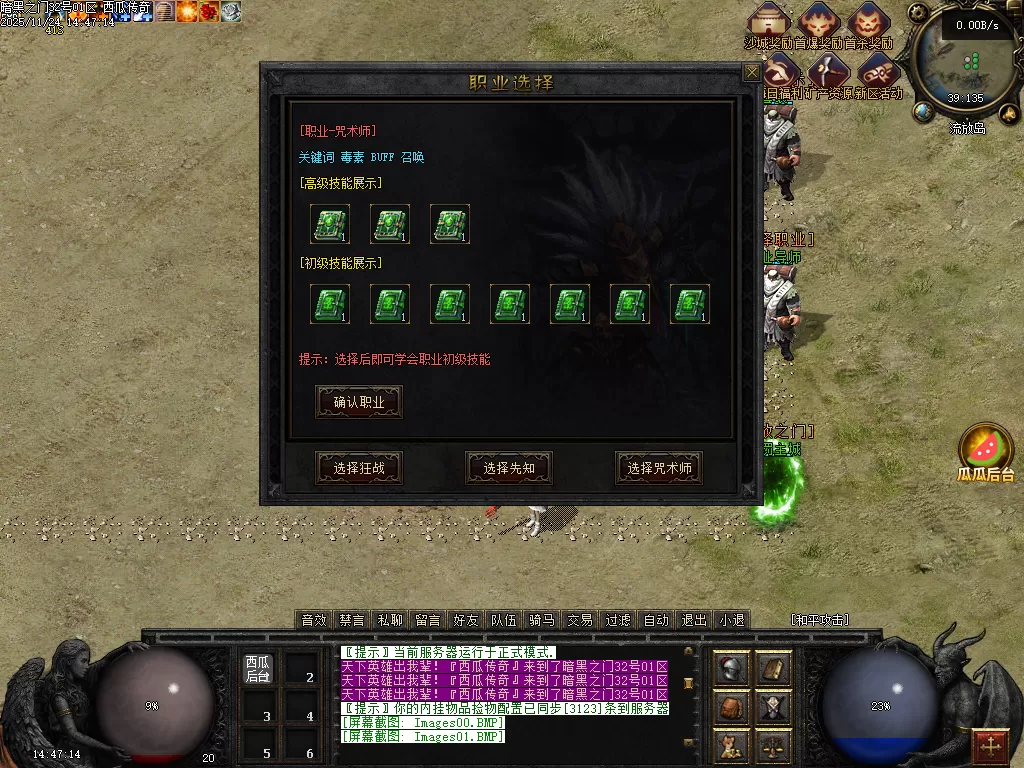The height and width of the screenshot is (768, 1024).
Task: Choose the 选择狂战 class button
Action: [x=359, y=468]
